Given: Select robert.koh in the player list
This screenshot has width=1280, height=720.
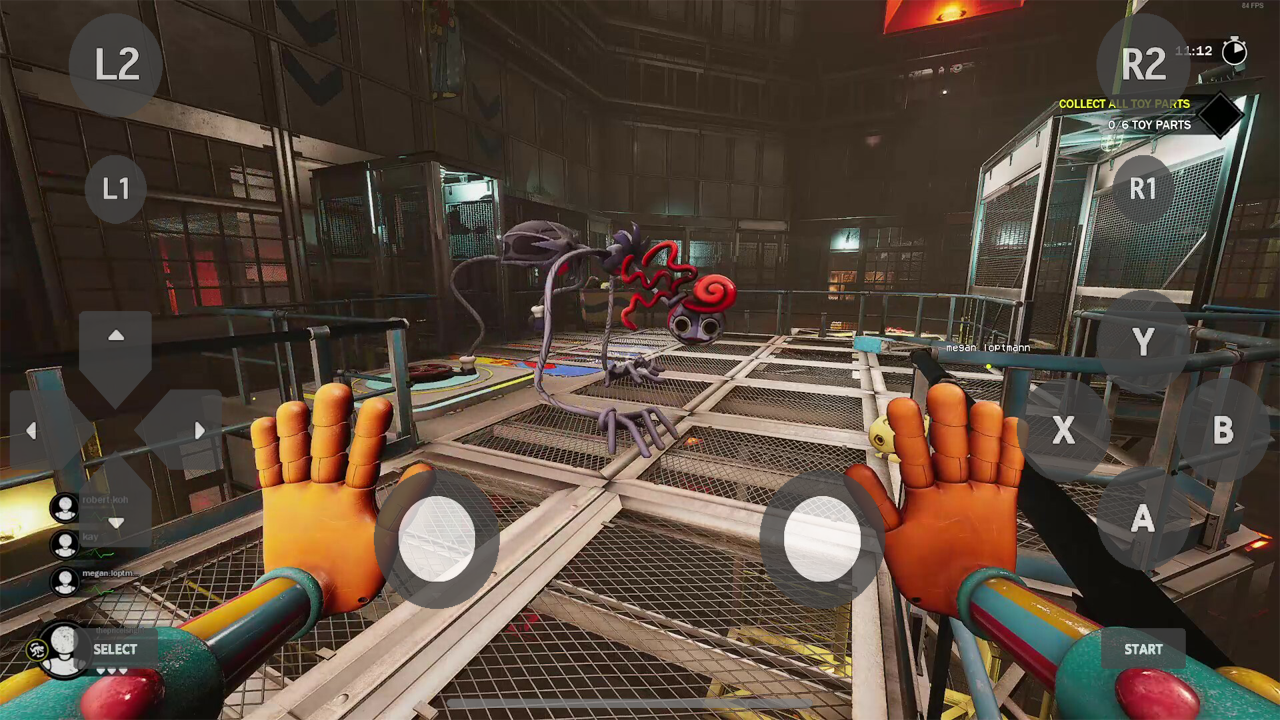Looking at the screenshot, I should coord(66,507).
